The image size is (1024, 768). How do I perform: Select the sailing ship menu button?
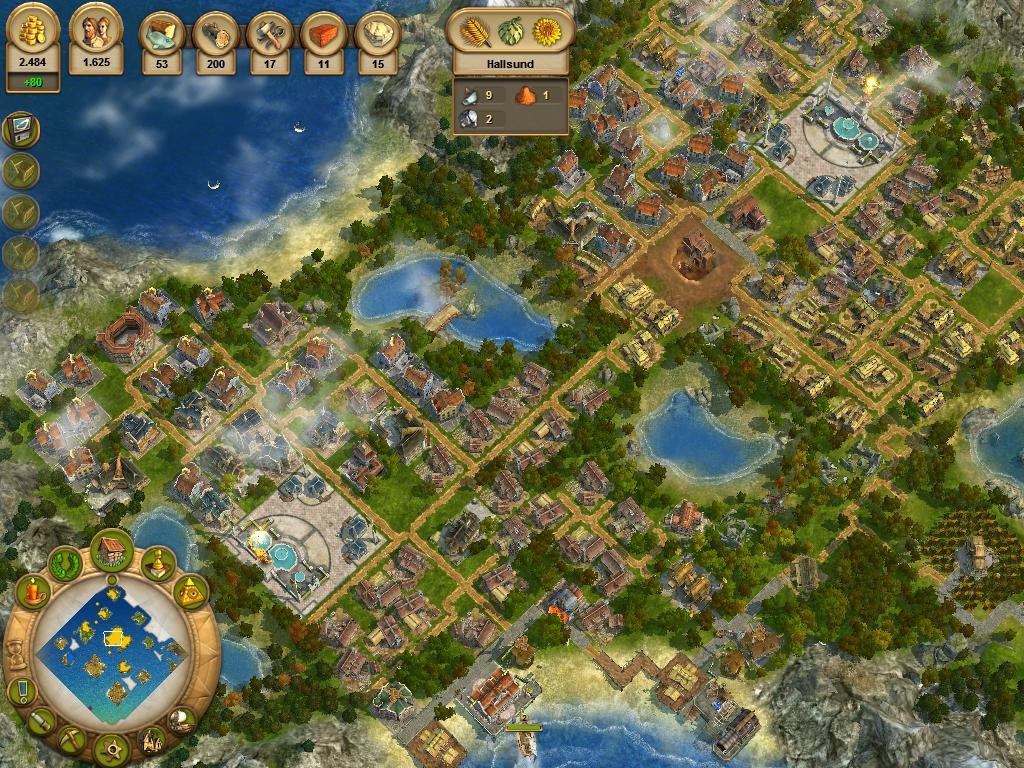click(181, 718)
